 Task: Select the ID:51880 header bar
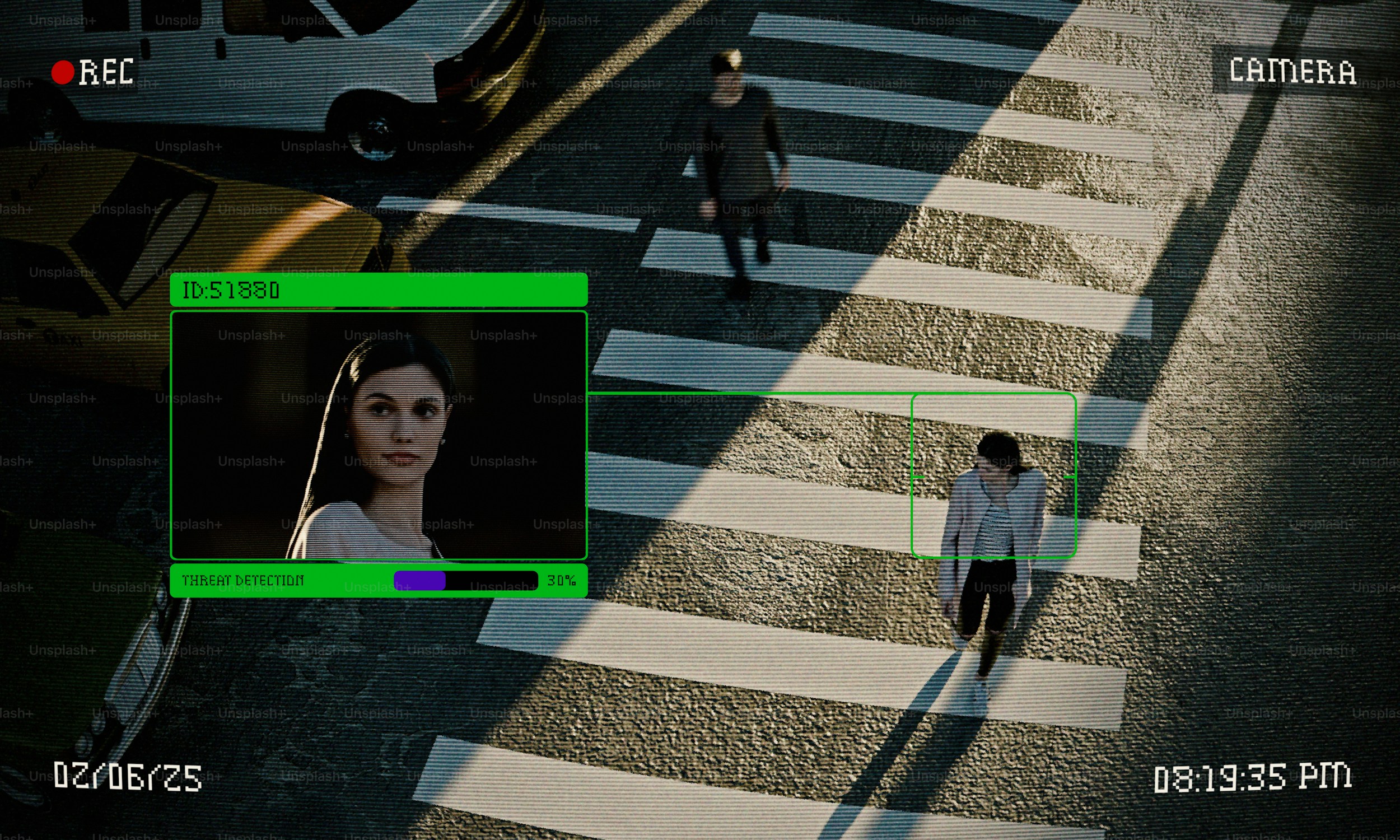(378, 290)
